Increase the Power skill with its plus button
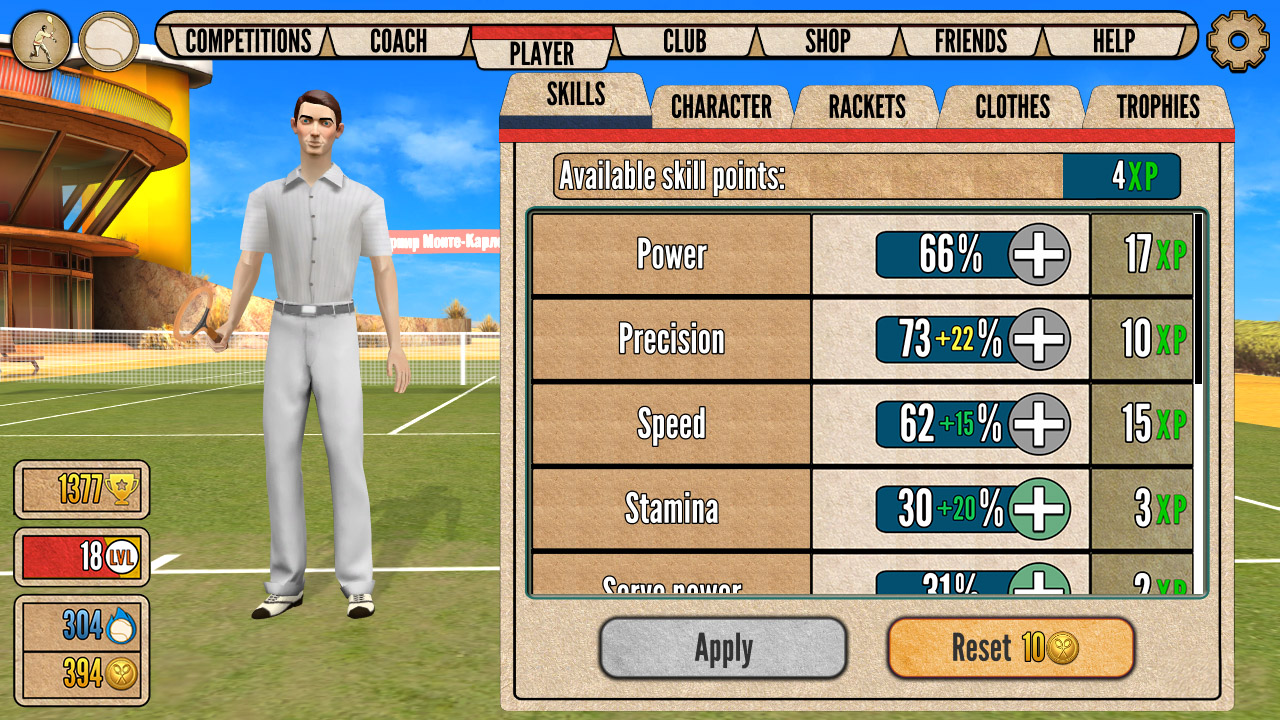 [x=1037, y=255]
